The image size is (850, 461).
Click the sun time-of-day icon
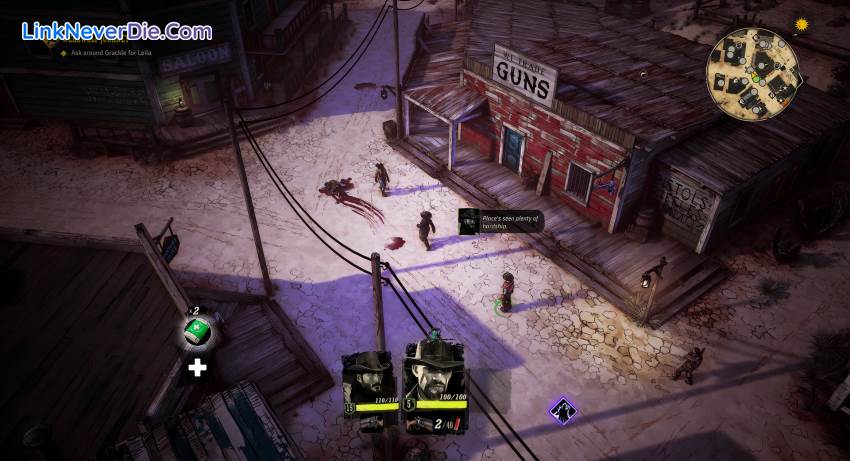(x=800, y=24)
